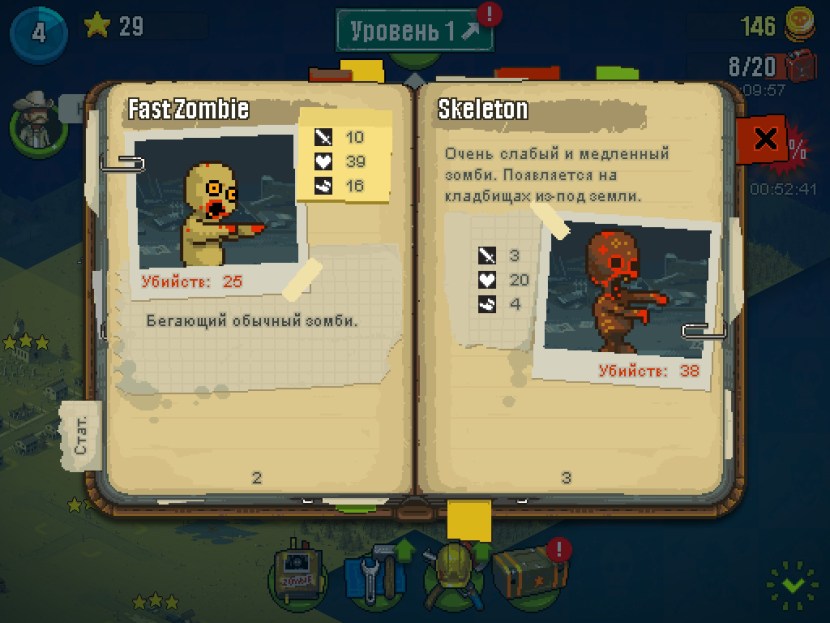Click the blue level 4 badge
Viewport: 830px width, 623px height.
pos(38,31)
